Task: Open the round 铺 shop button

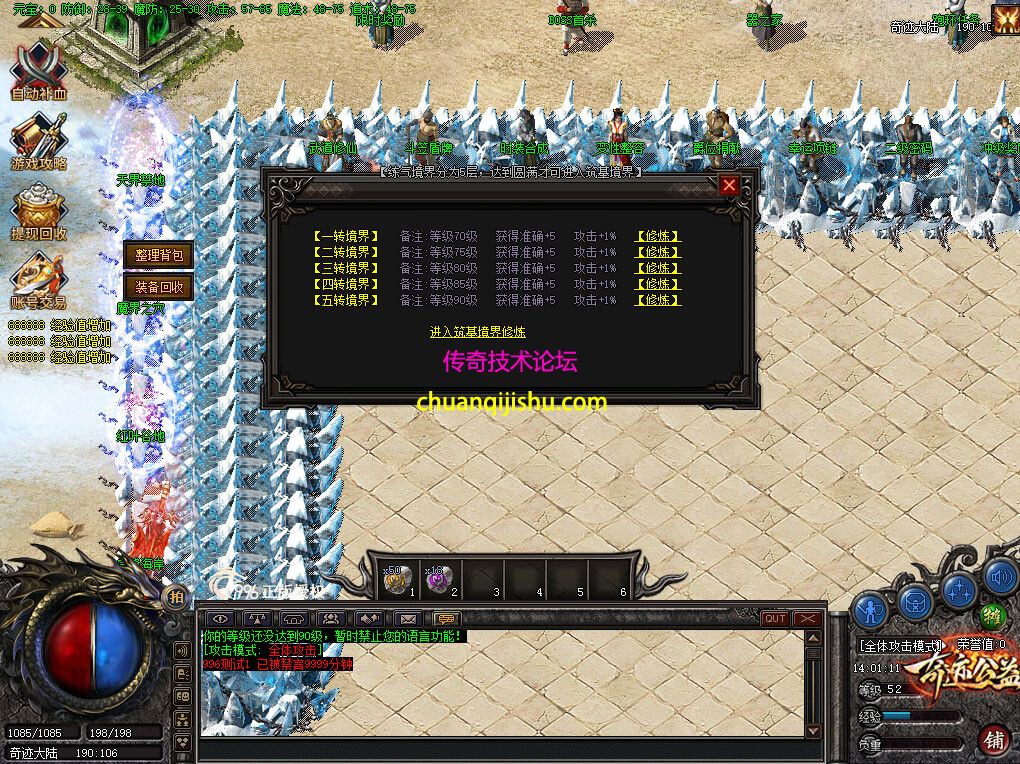Action: (x=994, y=740)
